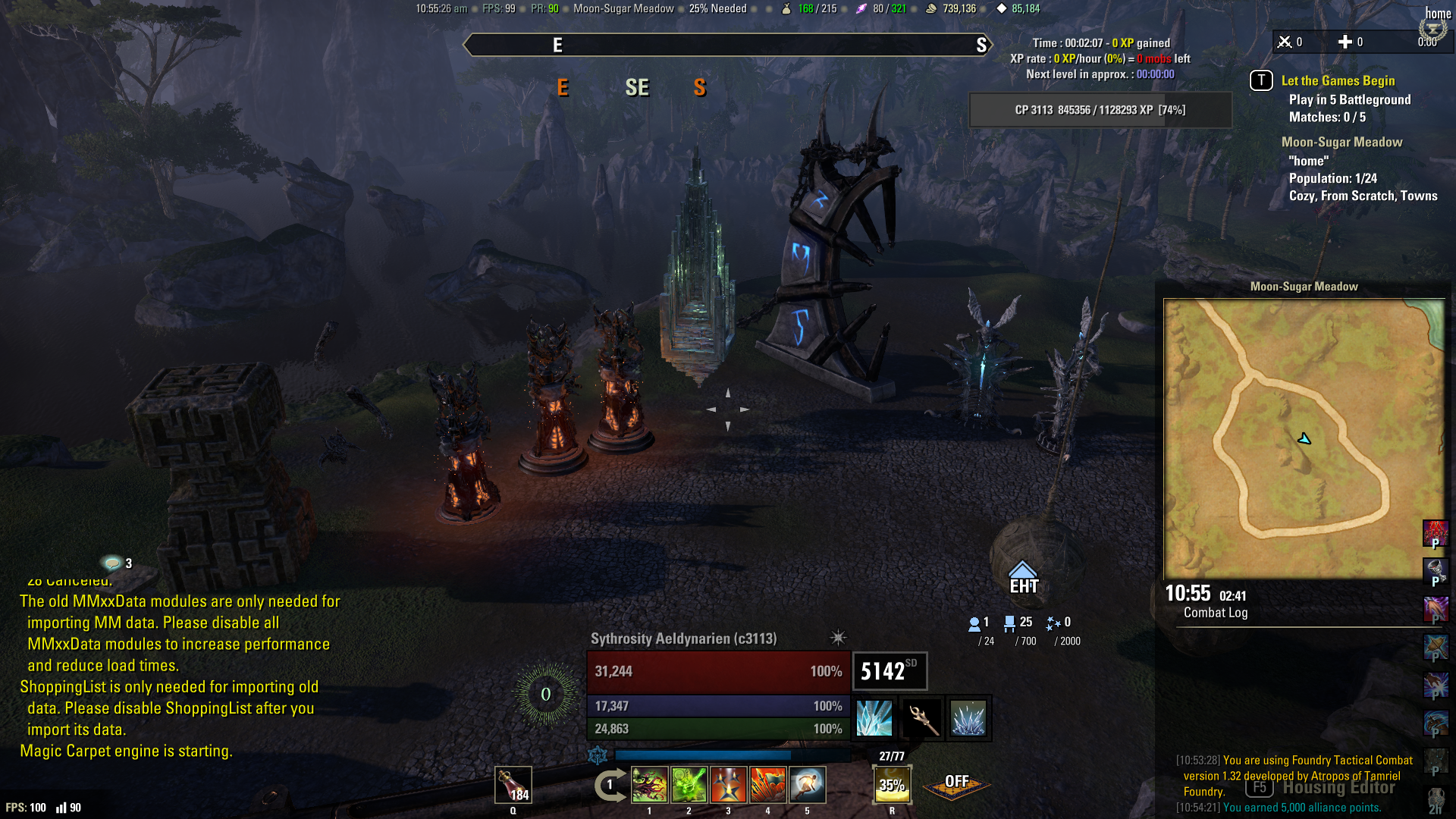
Task: Fire the ultimate ability at 35%
Action: pos(892,785)
